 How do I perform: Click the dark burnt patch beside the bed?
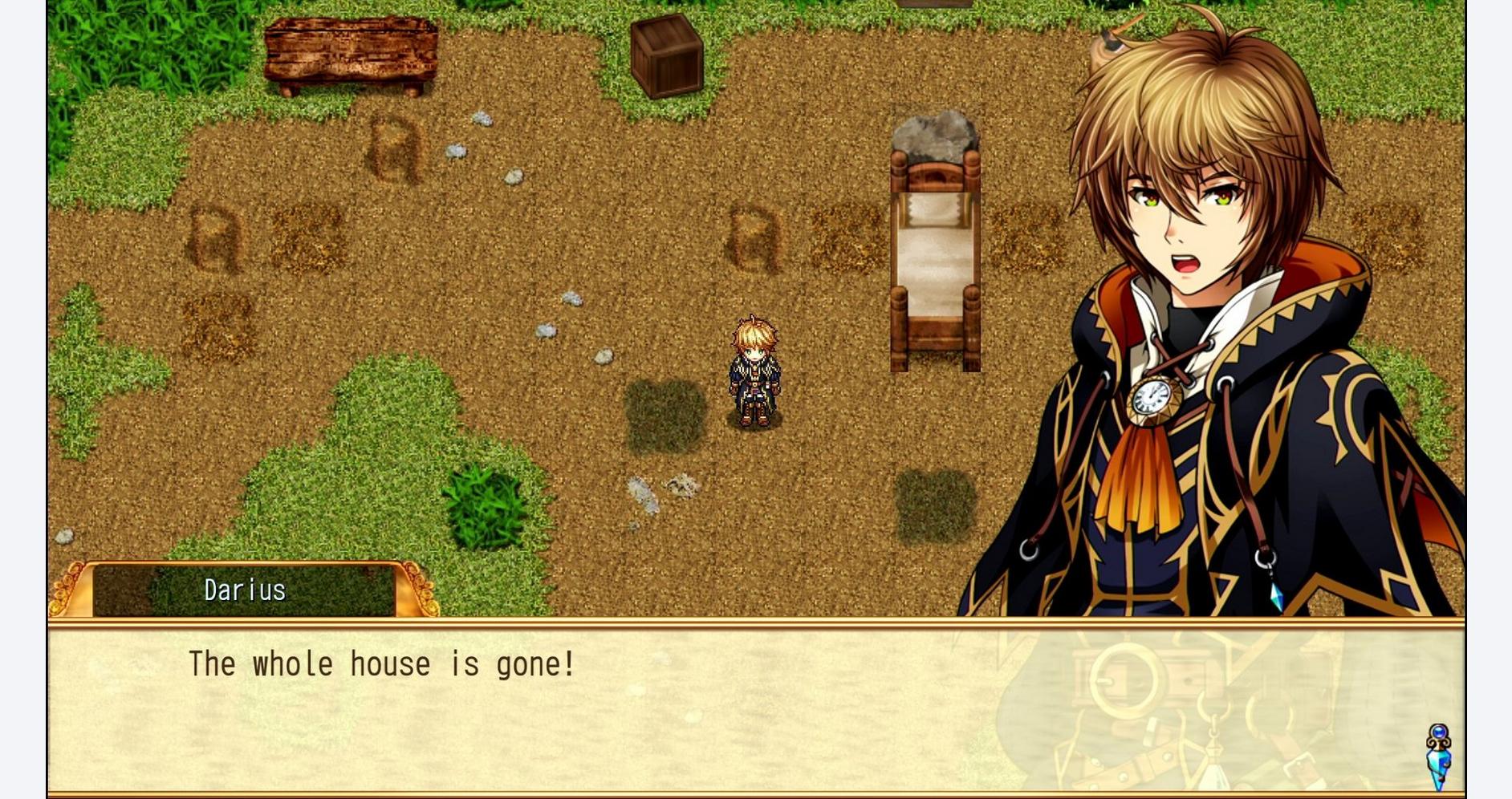pyautogui.click(x=935, y=505)
